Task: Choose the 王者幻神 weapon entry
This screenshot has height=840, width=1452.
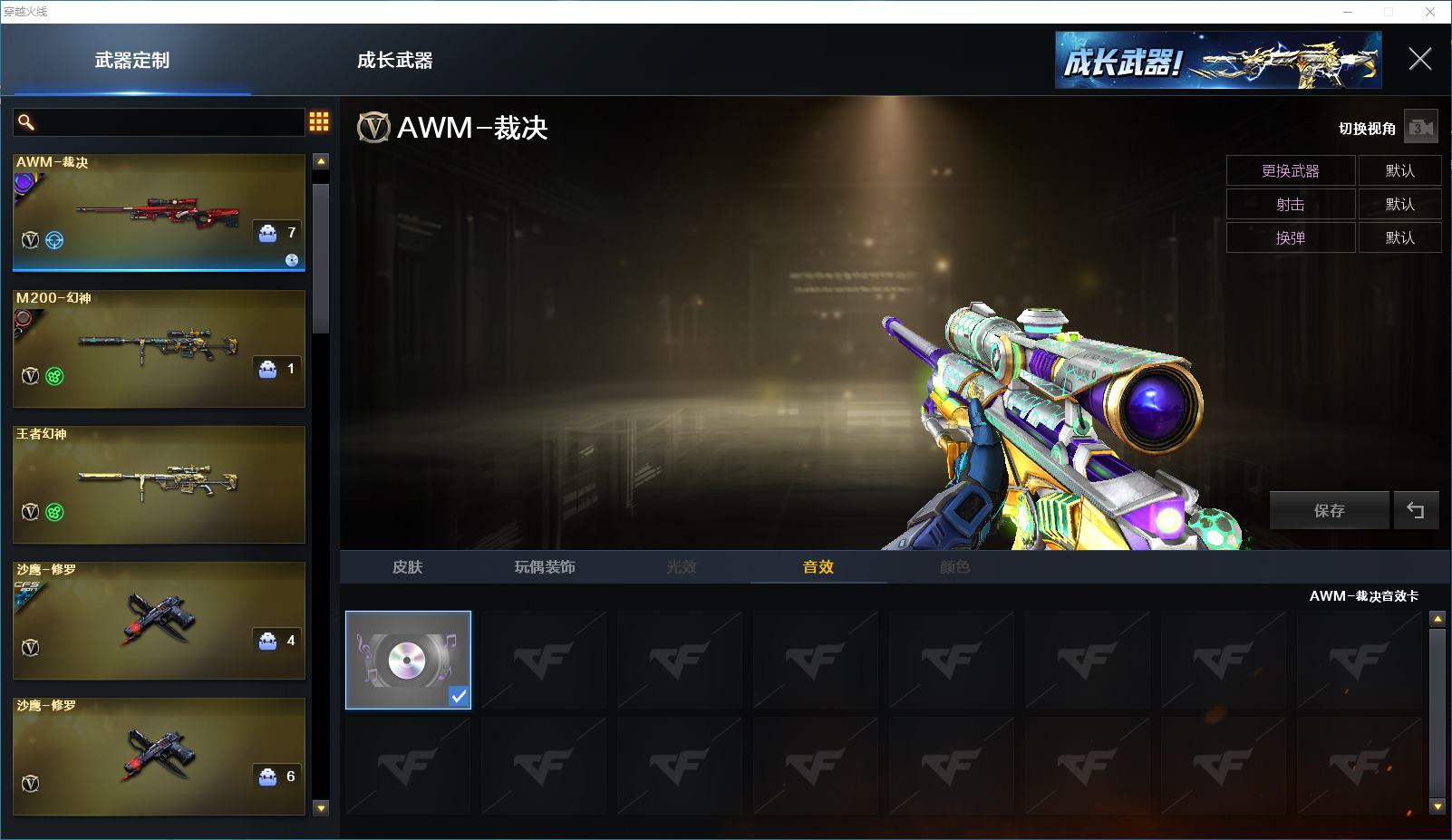Action: [x=159, y=484]
